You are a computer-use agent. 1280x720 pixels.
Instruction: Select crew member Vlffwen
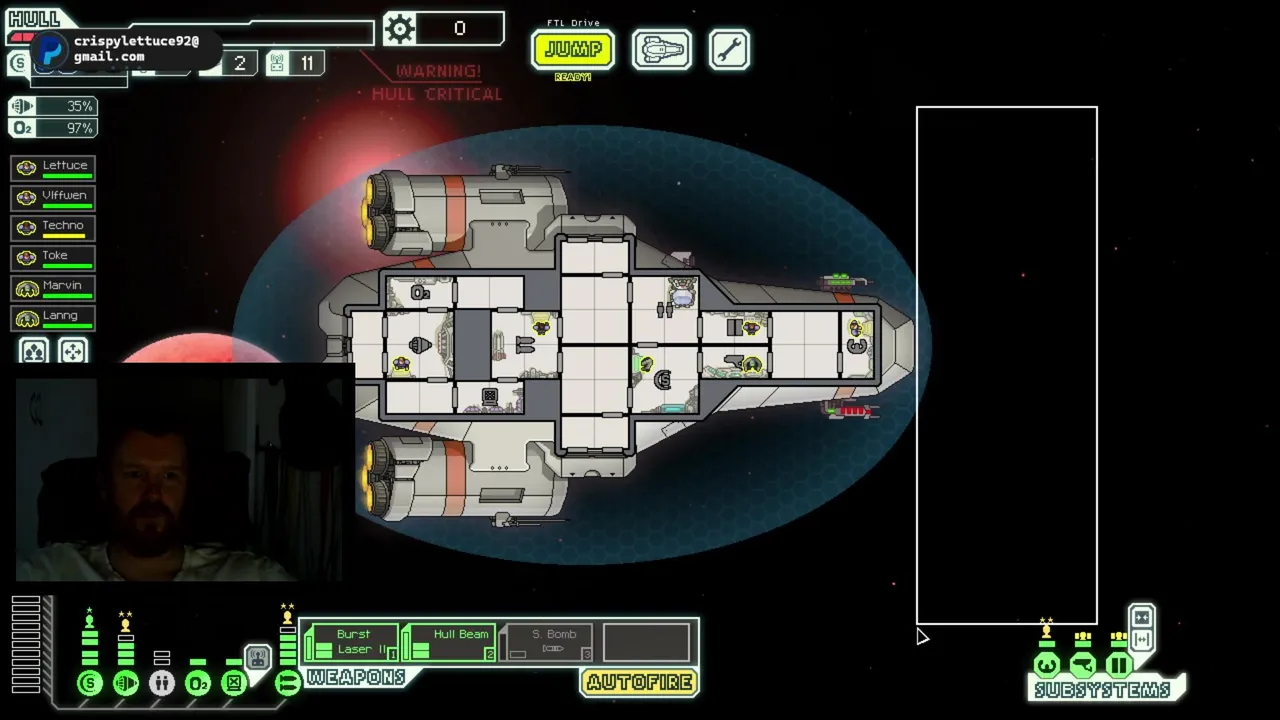[x=54, y=198]
